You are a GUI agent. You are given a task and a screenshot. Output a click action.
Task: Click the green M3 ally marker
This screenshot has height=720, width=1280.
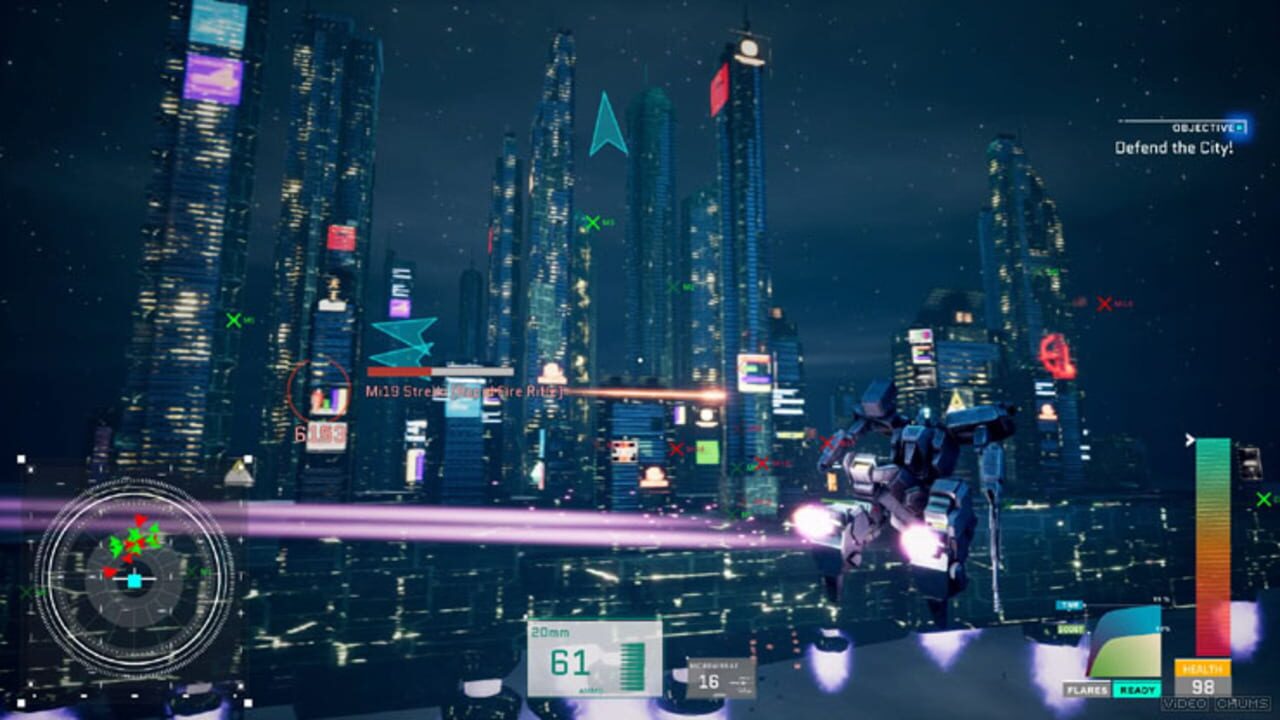[x=593, y=222]
